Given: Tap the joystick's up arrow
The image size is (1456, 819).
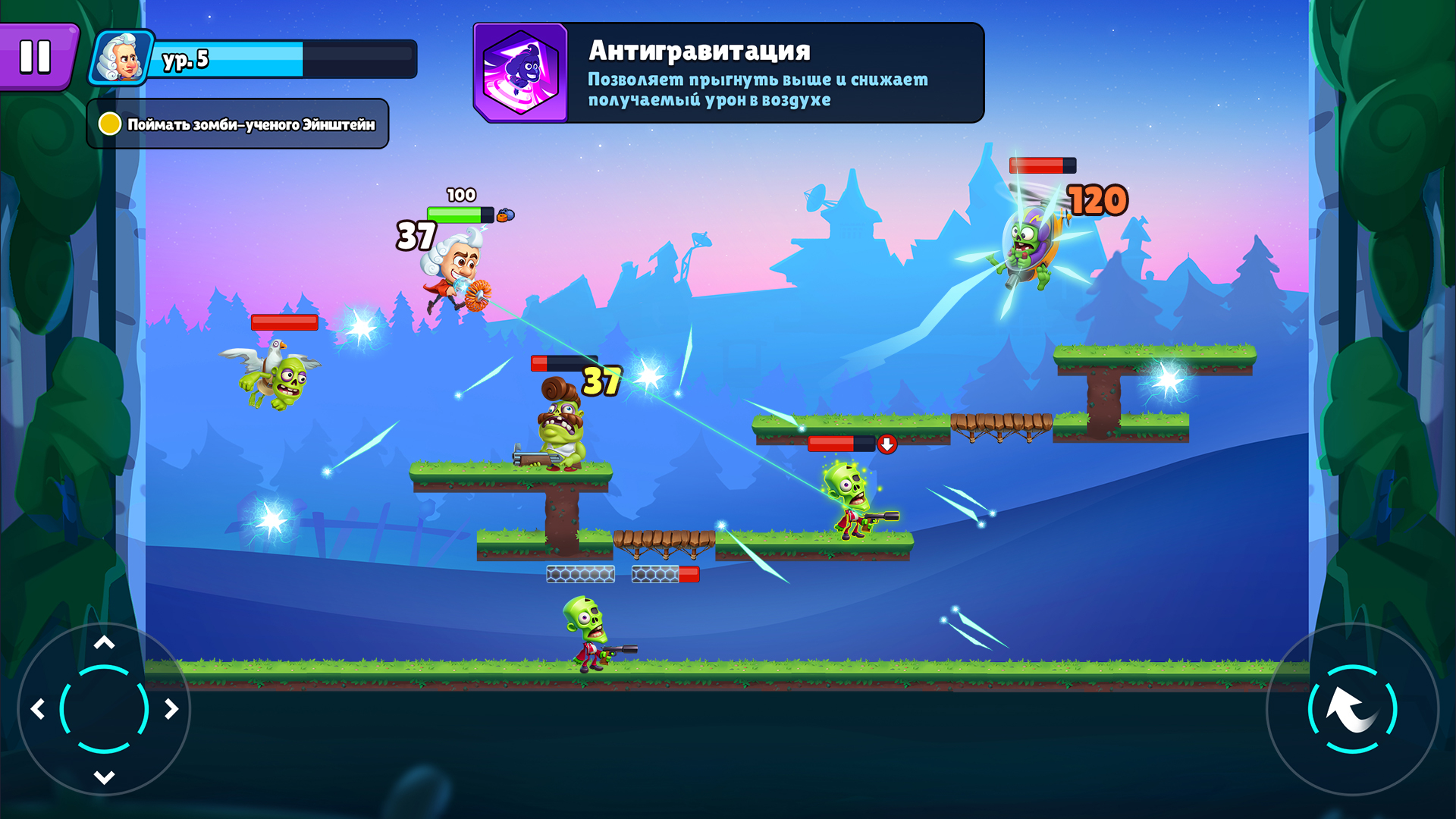Looking at the screenshot, I should (x=104, y=643).
